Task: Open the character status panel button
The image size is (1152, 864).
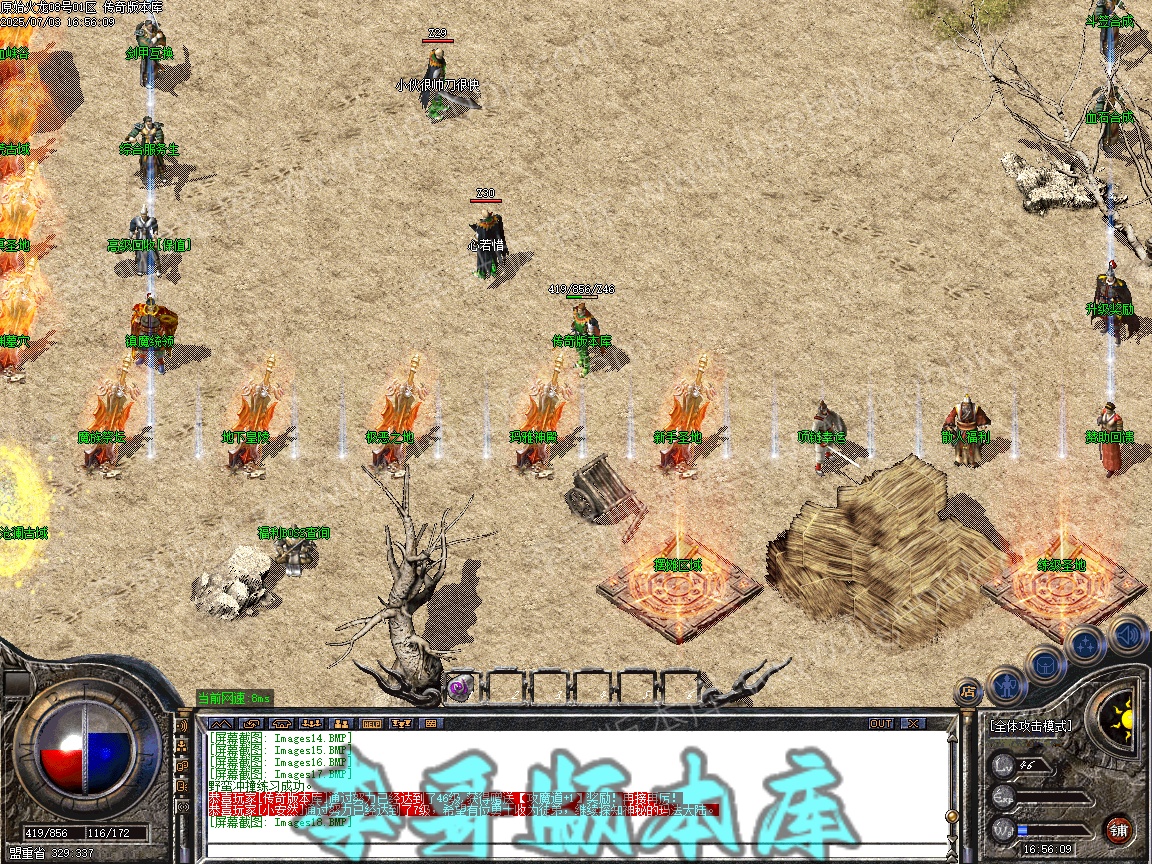Action: (x=1007, y=685)
